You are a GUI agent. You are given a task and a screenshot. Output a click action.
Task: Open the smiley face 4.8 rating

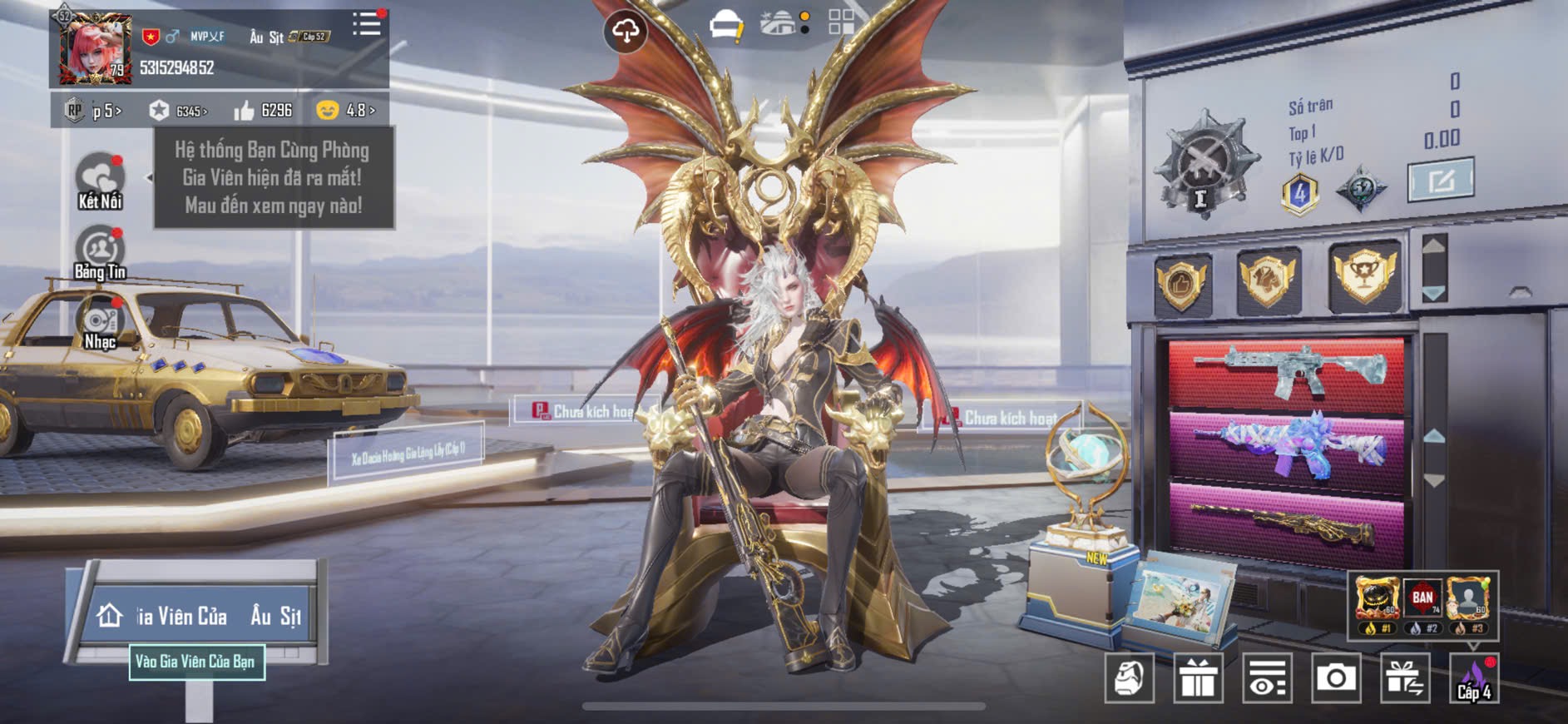point(345,111)
